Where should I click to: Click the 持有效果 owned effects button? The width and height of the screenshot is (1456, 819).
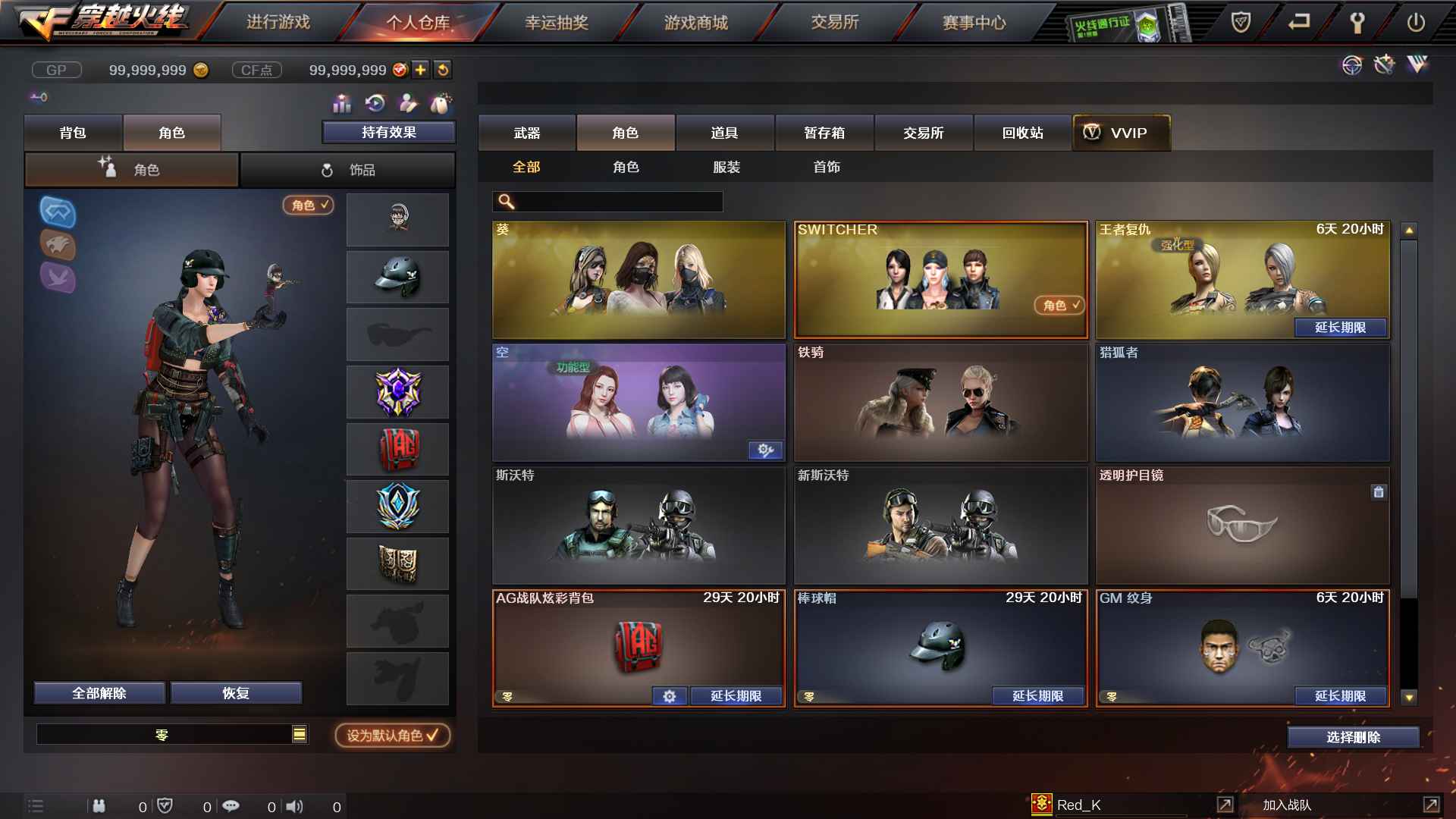click(x=388, y=132)
